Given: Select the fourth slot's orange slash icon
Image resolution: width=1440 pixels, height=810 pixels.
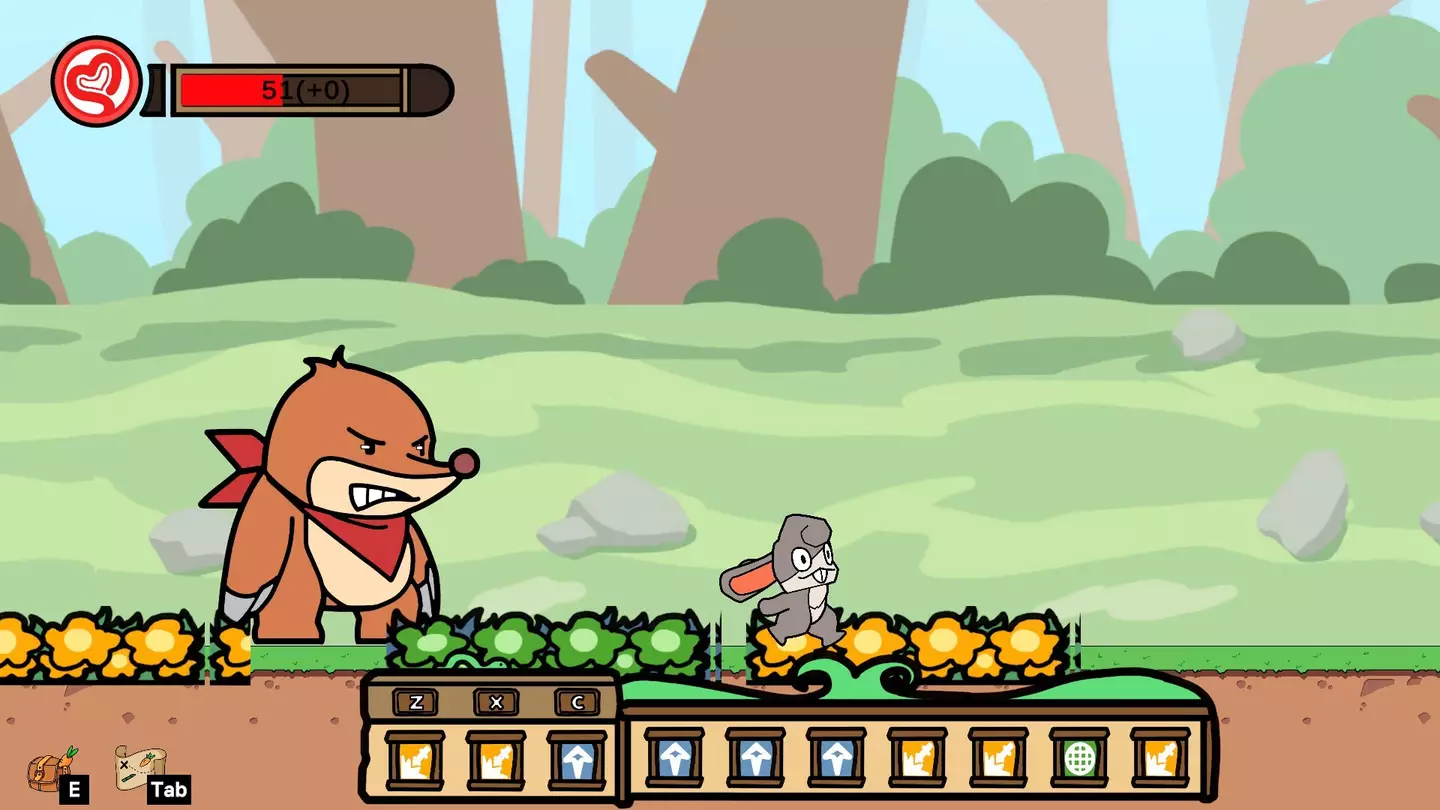Looking at the screenshot, I should [915, 760].
